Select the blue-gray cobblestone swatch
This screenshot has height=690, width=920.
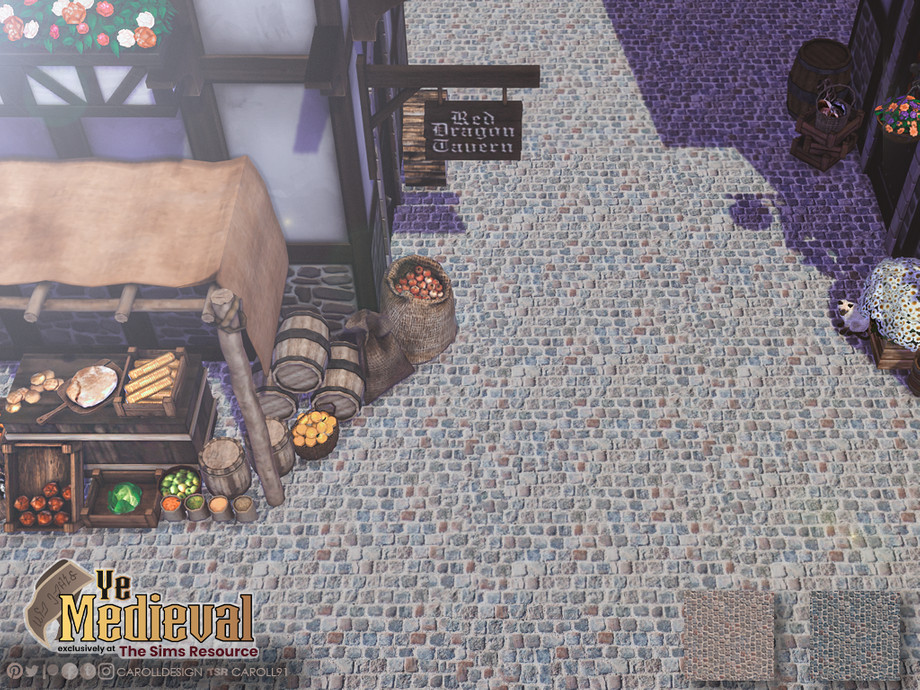pyautogui.click(x=854, y=635)
